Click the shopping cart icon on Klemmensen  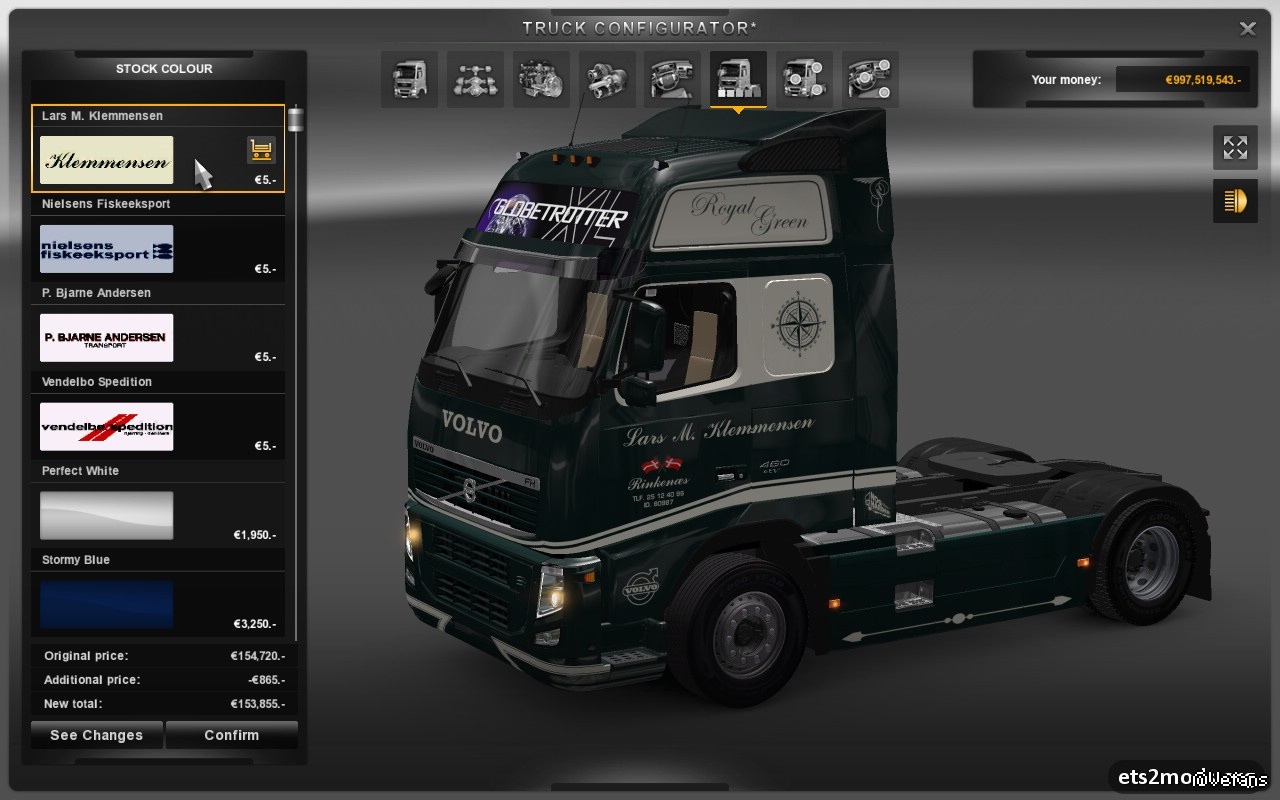coord(261,150)
